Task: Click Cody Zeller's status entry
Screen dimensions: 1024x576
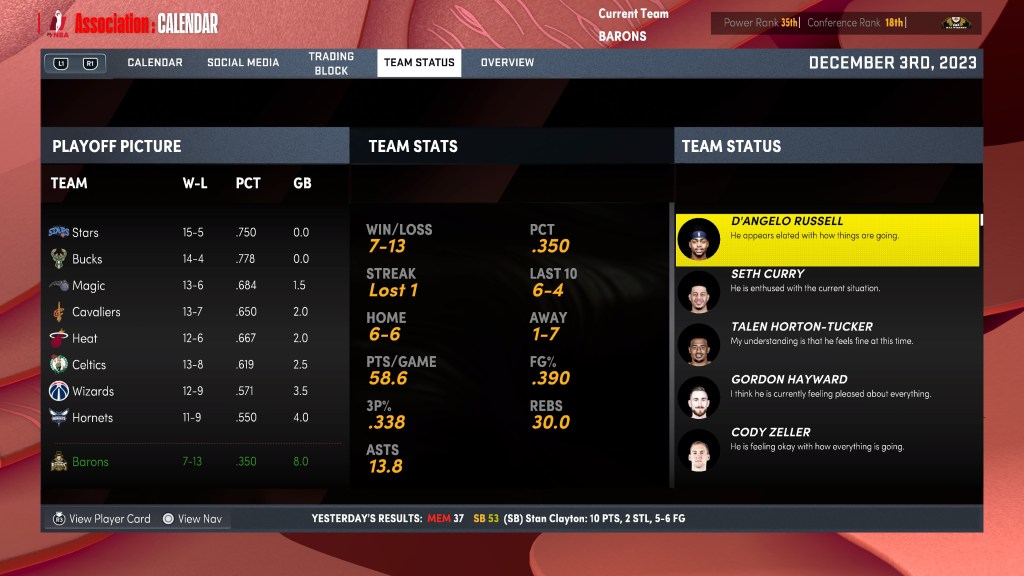Action: point(827,451)
